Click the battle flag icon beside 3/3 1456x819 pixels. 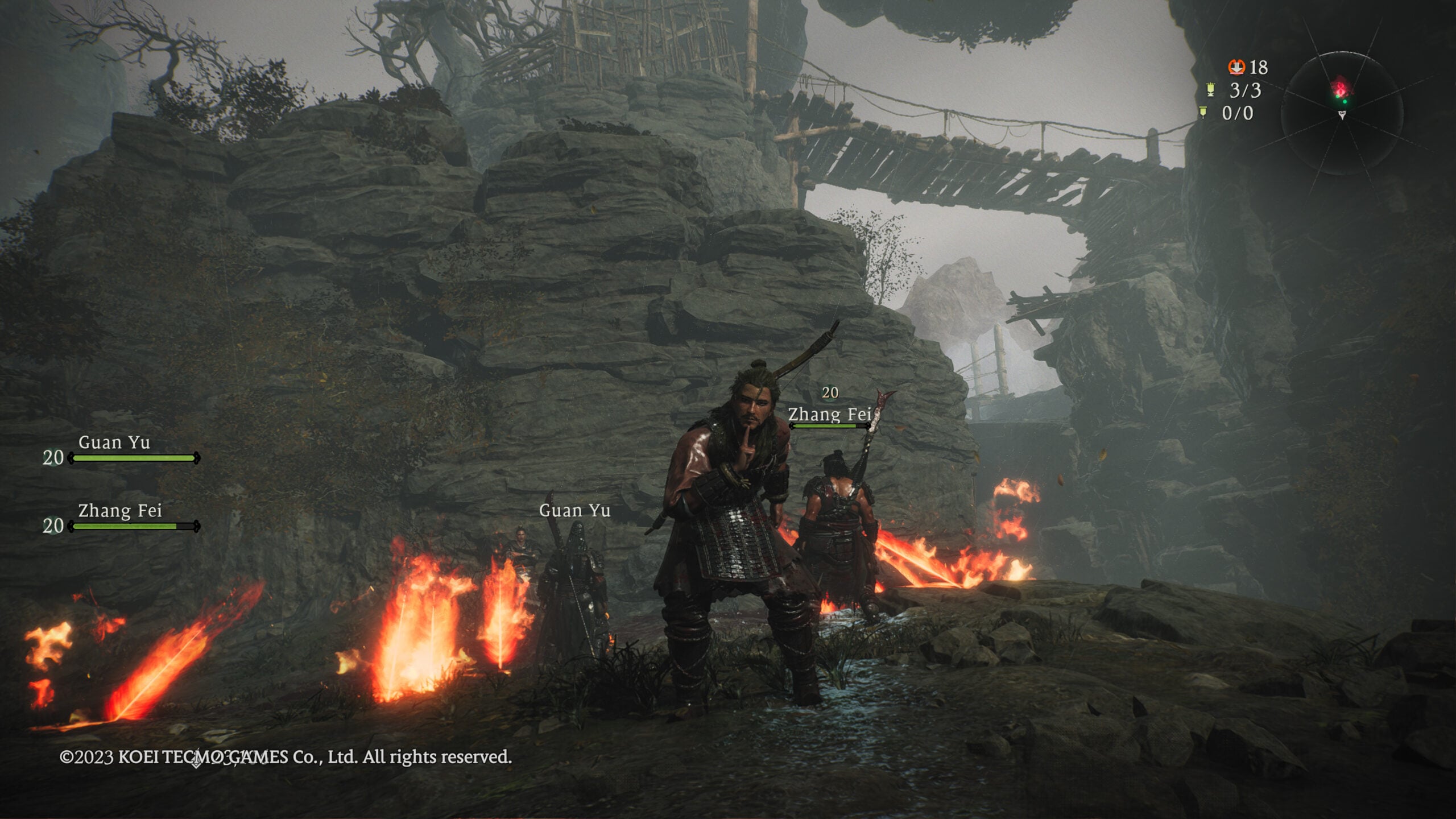(1211, 90)
